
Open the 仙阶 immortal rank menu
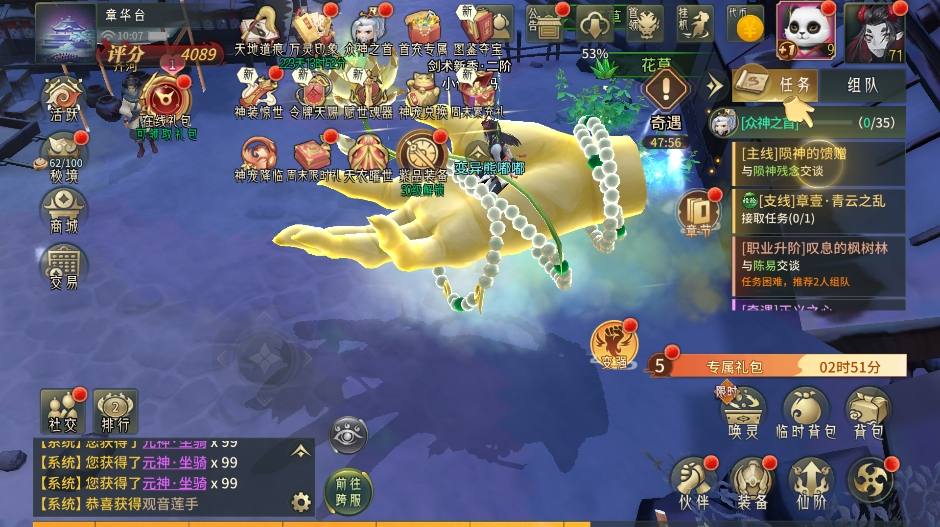pos(810,481)
